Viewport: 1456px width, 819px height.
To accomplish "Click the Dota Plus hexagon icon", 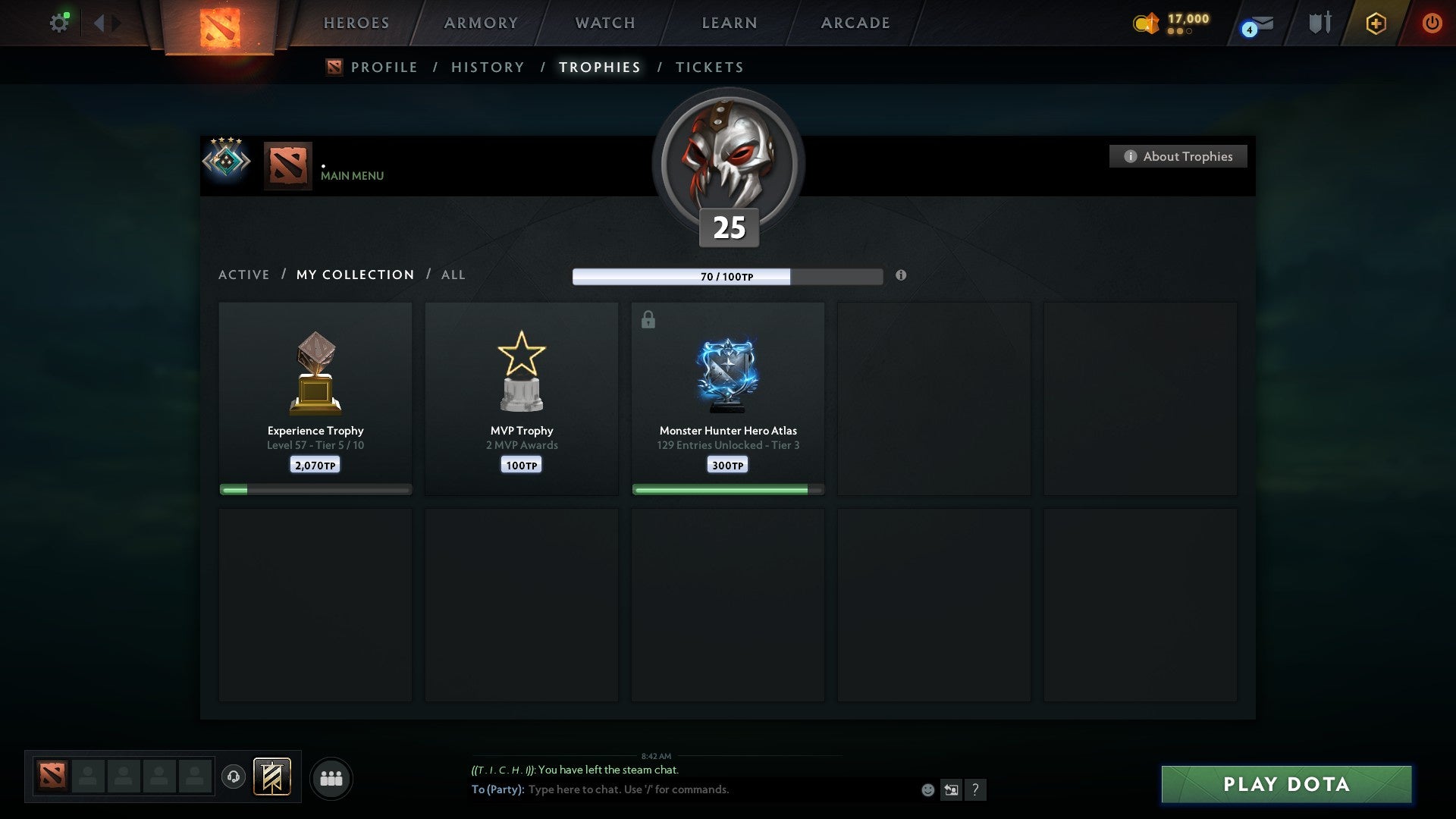I will (x=1376, y=23).
